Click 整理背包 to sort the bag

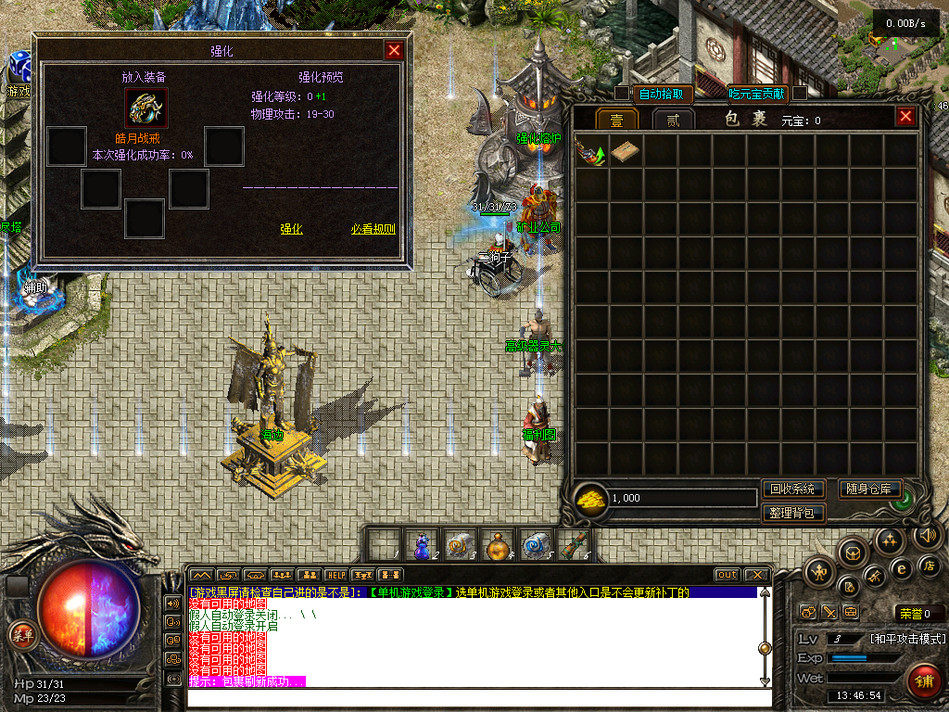pos(793,513)
